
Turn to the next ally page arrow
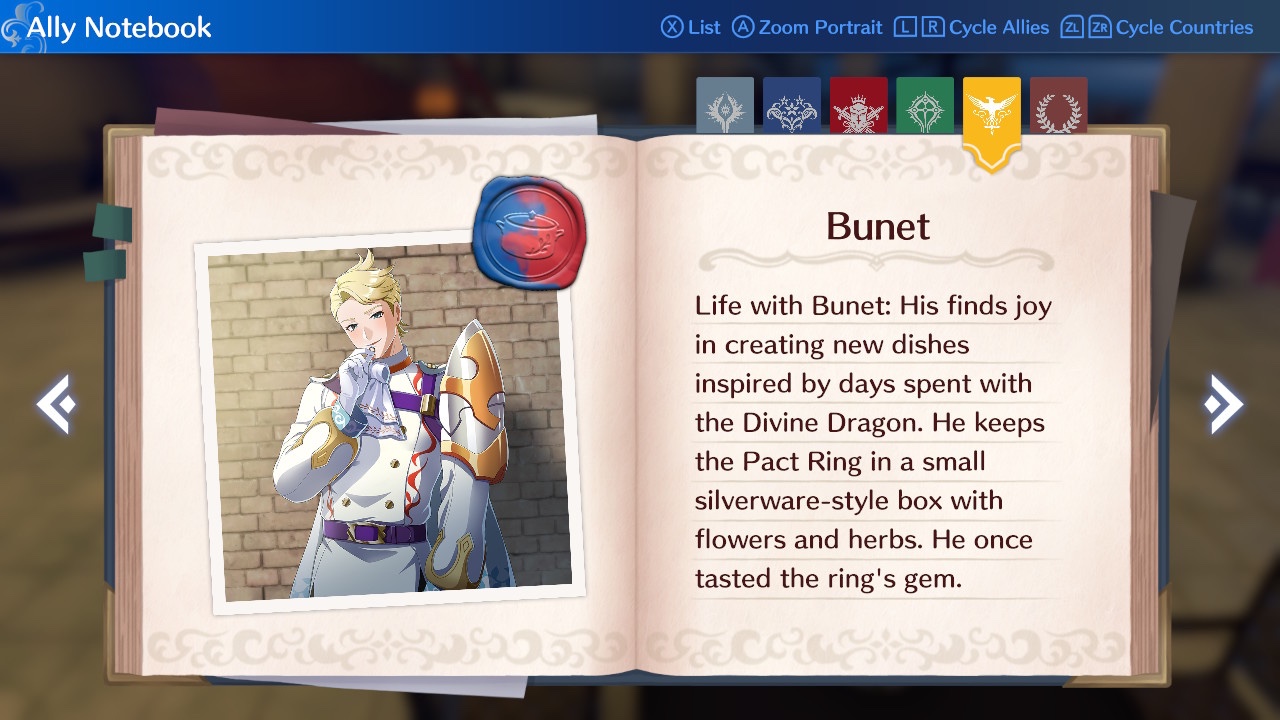[1223, 404]
